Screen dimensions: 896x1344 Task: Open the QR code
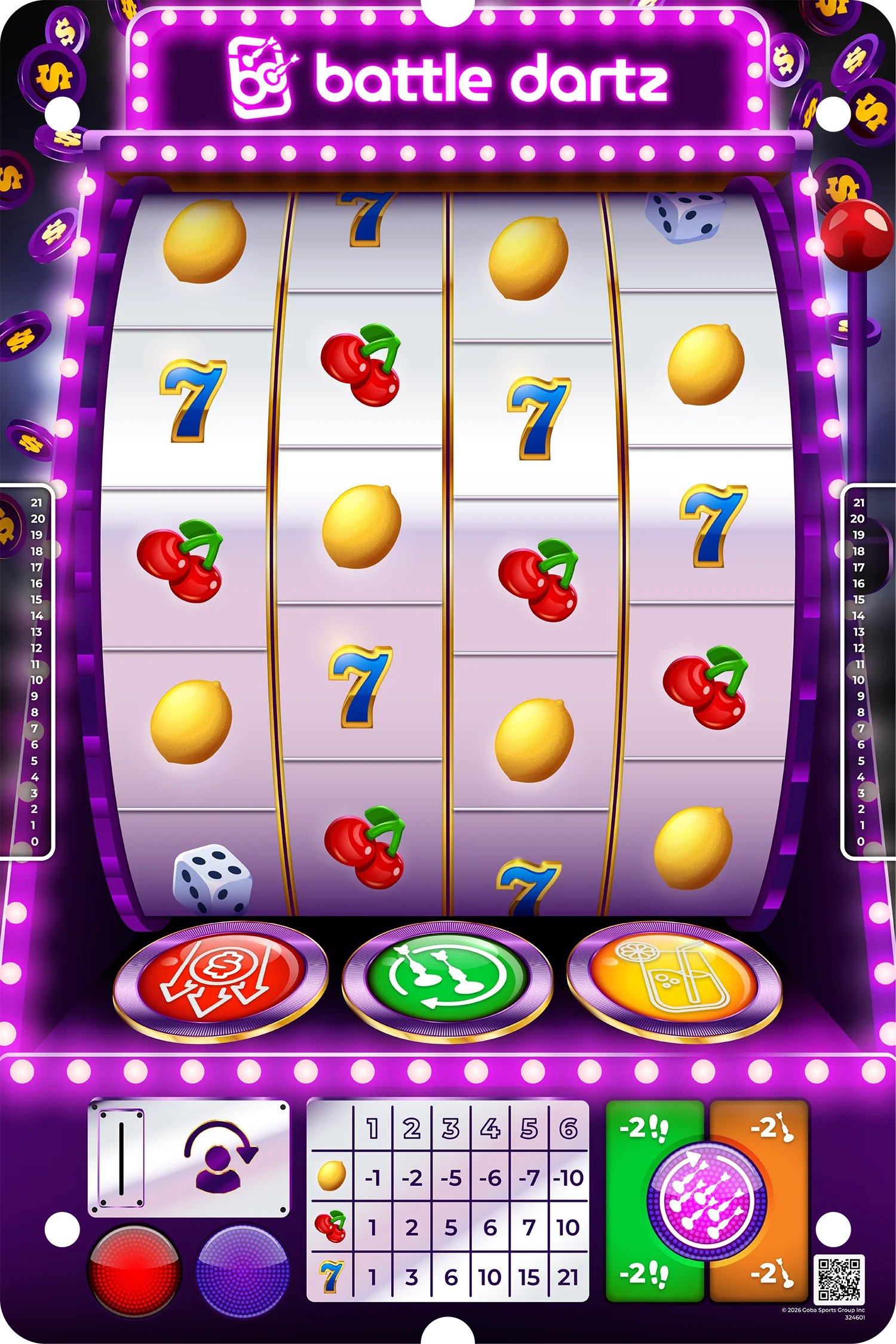[839, 1278]
